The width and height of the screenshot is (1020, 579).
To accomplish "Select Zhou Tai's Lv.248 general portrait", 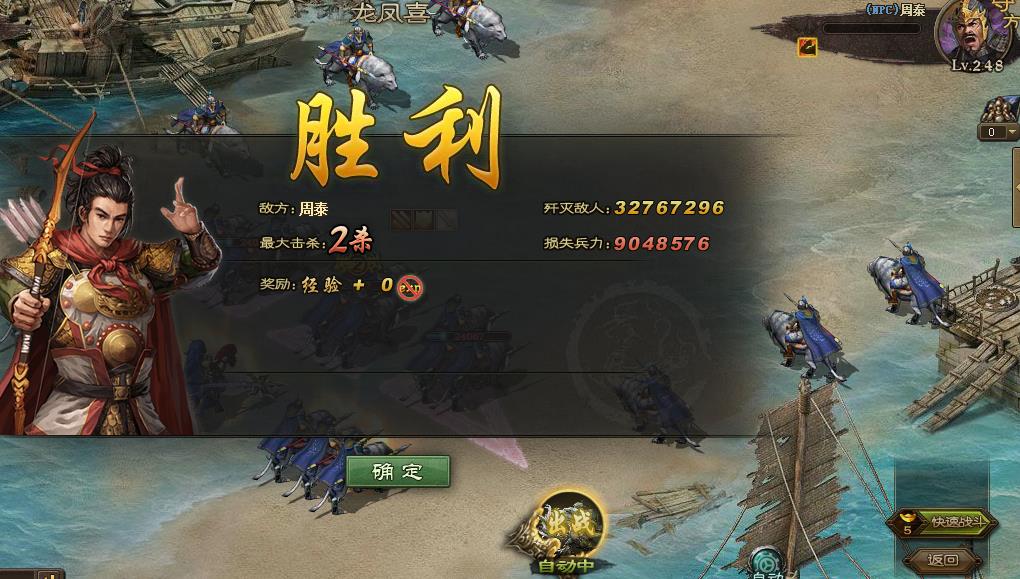I will [973, 32].
